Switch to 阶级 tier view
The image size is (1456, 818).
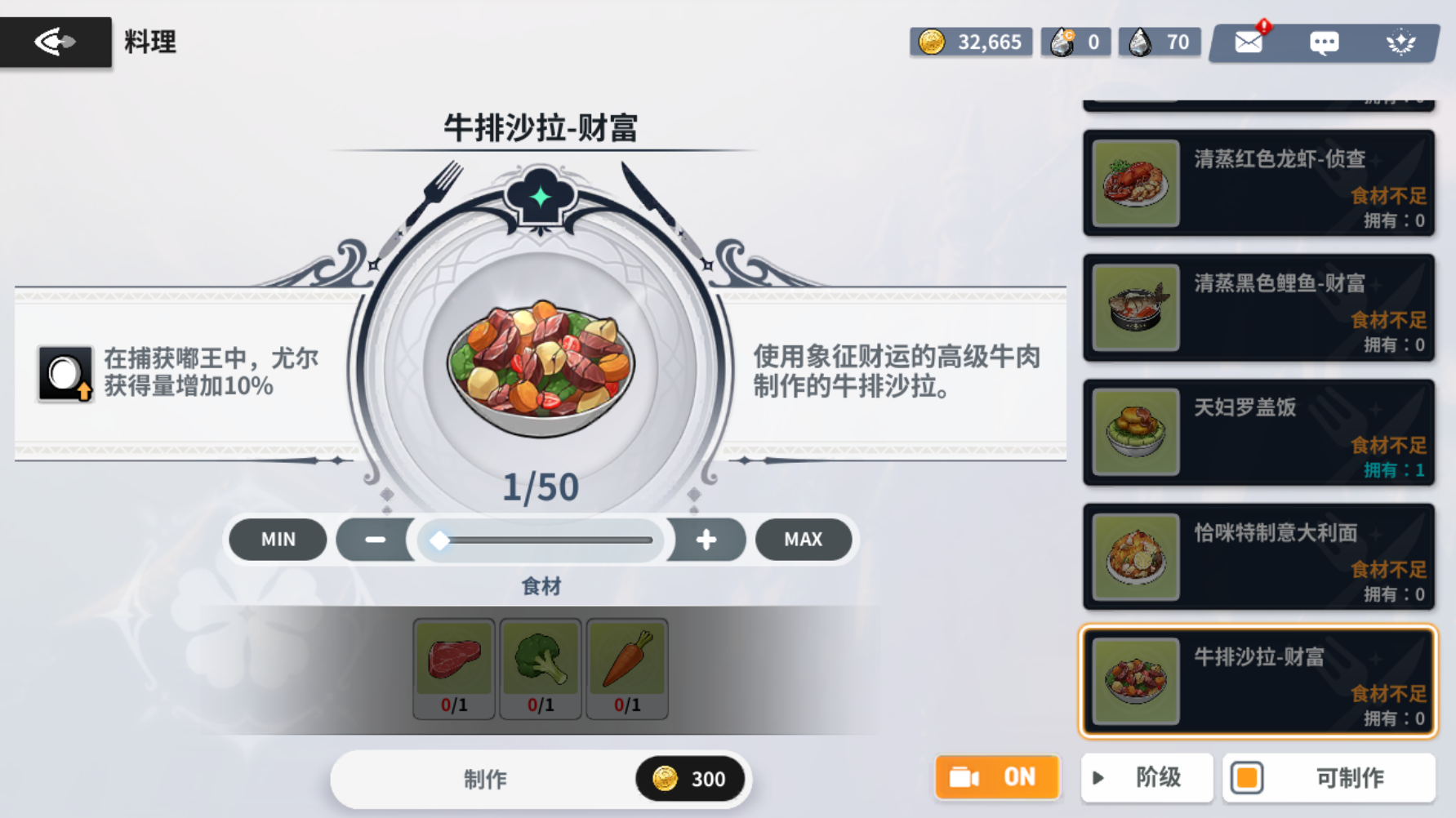1147,777
